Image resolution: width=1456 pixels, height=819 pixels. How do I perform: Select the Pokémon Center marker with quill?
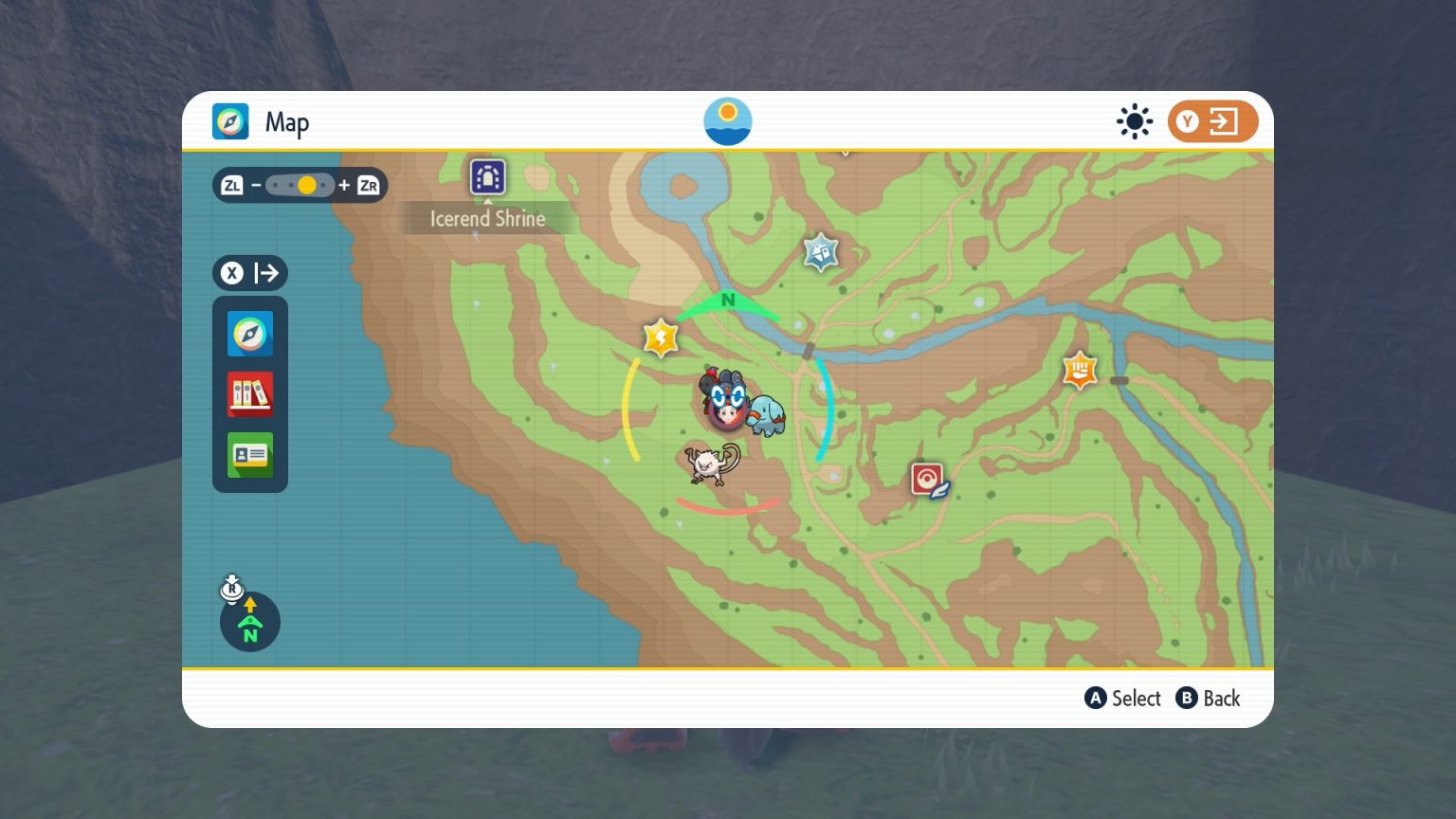tap(926, 478)
